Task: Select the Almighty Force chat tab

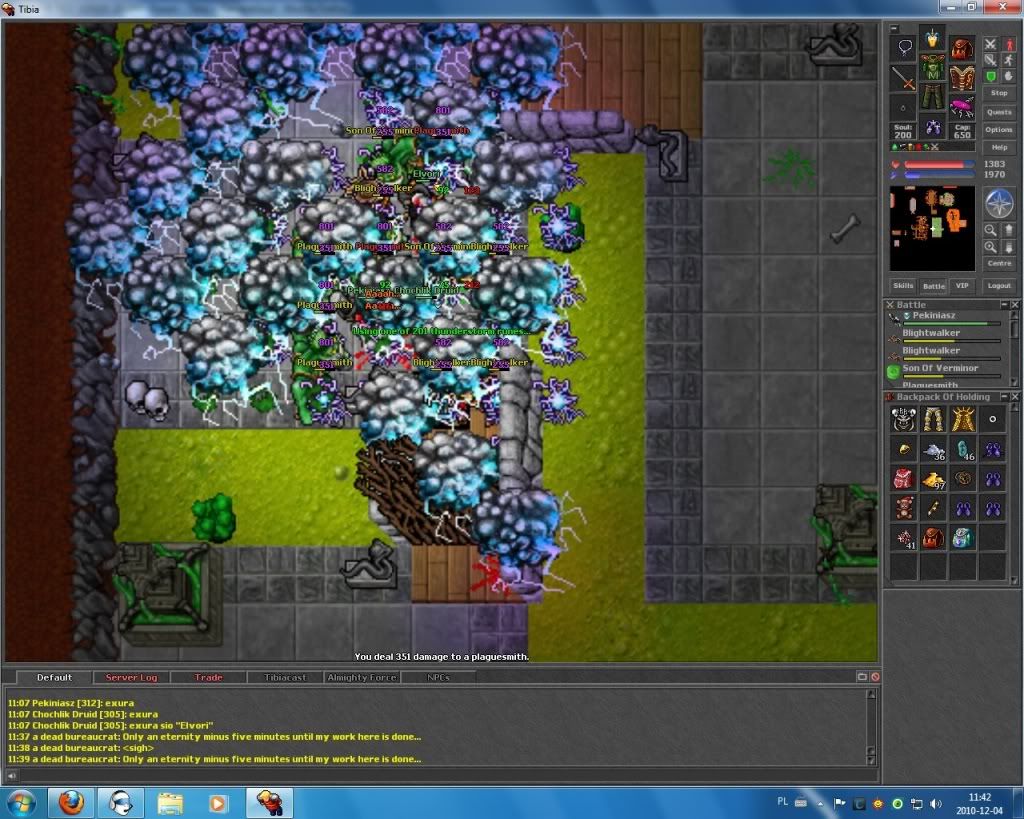Action: 362,678
